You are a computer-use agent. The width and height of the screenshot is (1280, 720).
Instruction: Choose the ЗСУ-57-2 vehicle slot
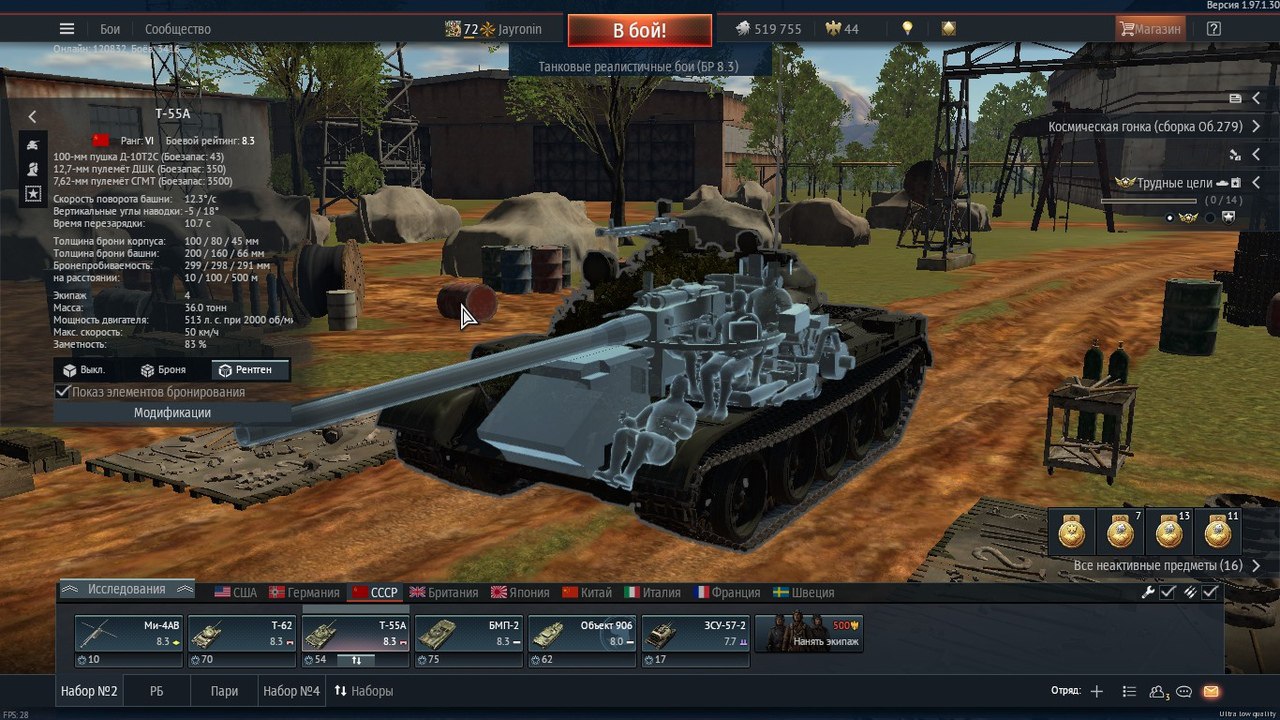(x=694, y=634)
